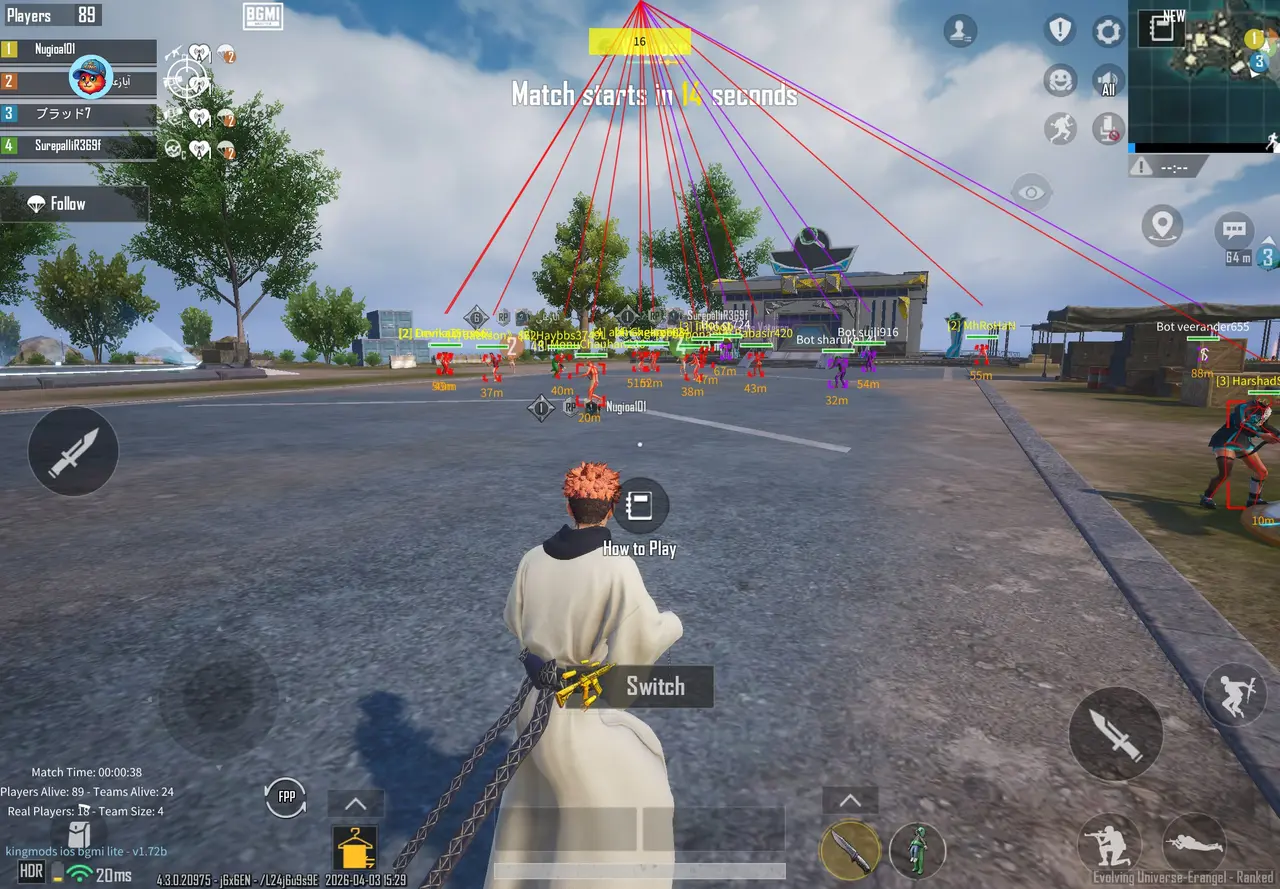
Task: Open the player profile icon
Action: pyautogui.click(x=960, y=31)
